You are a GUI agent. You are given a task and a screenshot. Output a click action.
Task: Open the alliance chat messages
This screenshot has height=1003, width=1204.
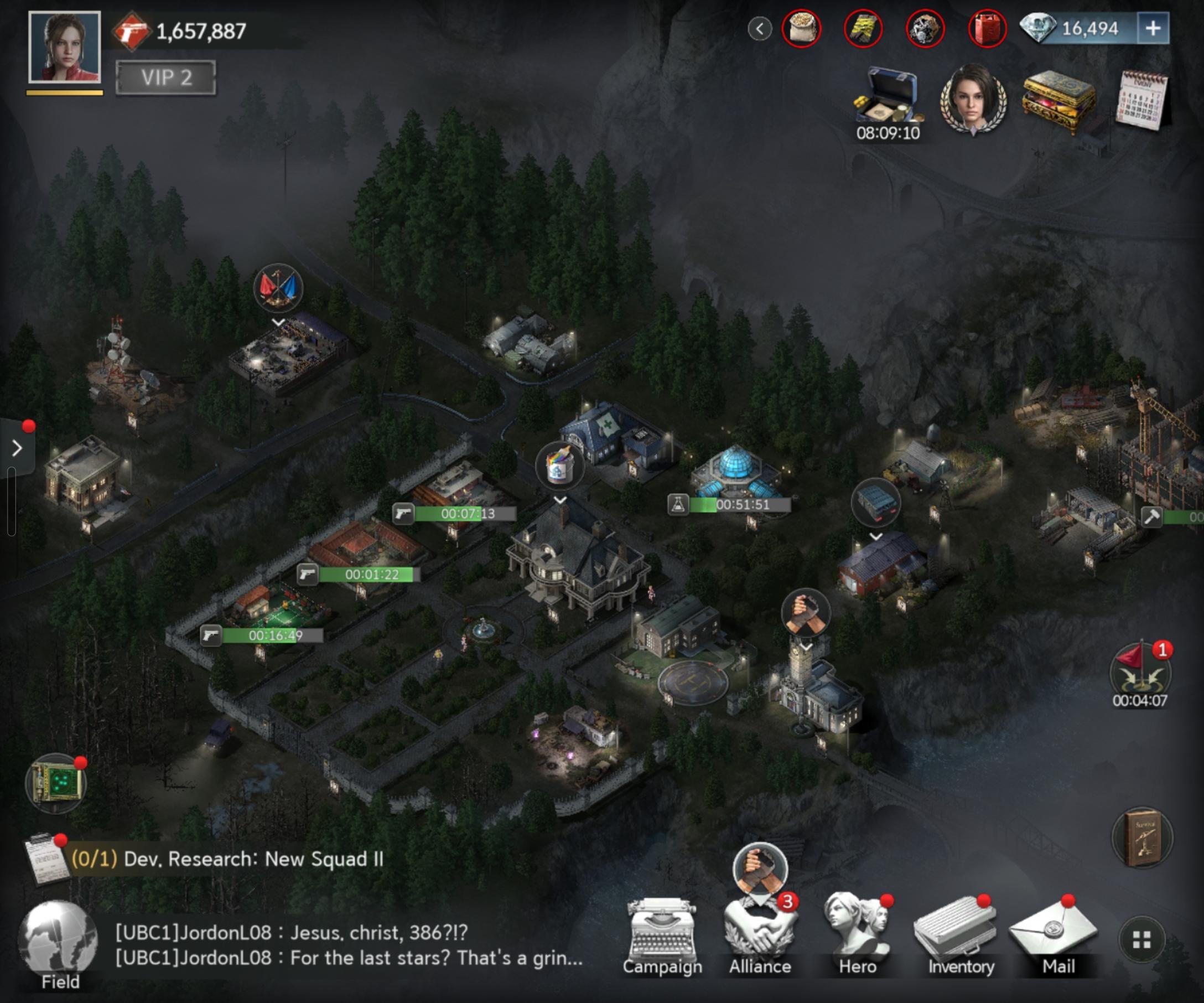click(x=349, y=945)
